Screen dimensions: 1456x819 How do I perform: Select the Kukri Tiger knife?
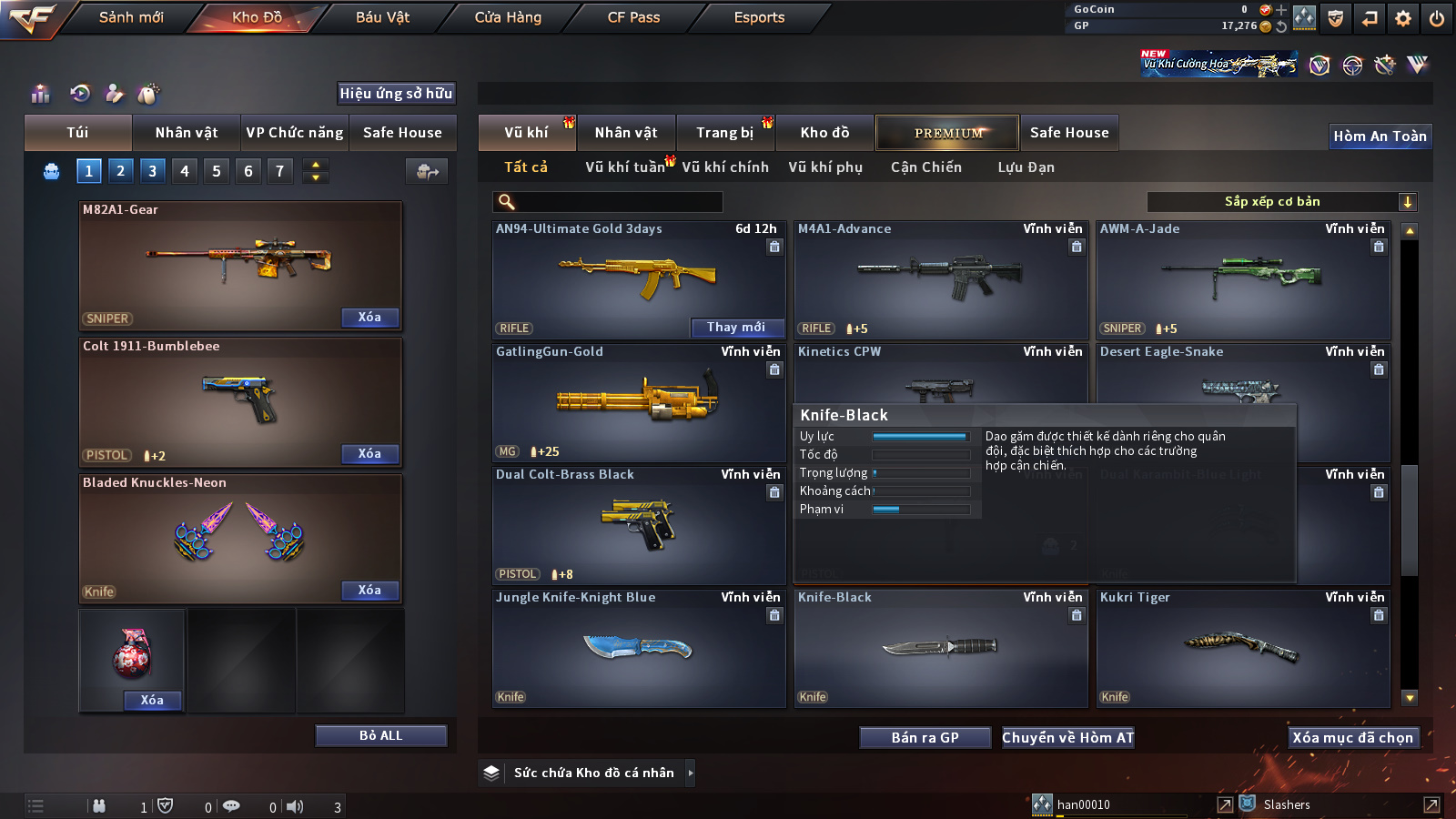pyautogui.click(x=1242, y=648)
